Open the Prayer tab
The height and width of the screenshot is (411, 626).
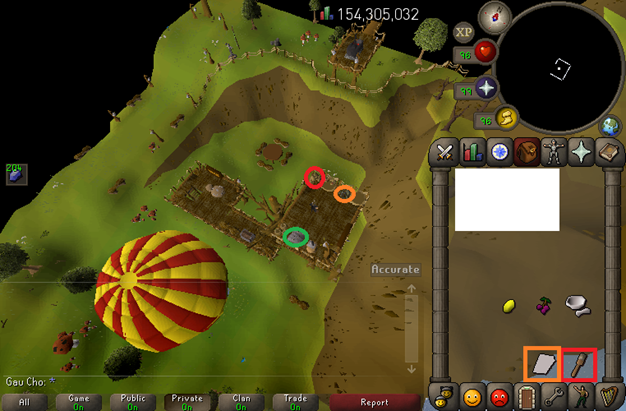click(580, 153)
